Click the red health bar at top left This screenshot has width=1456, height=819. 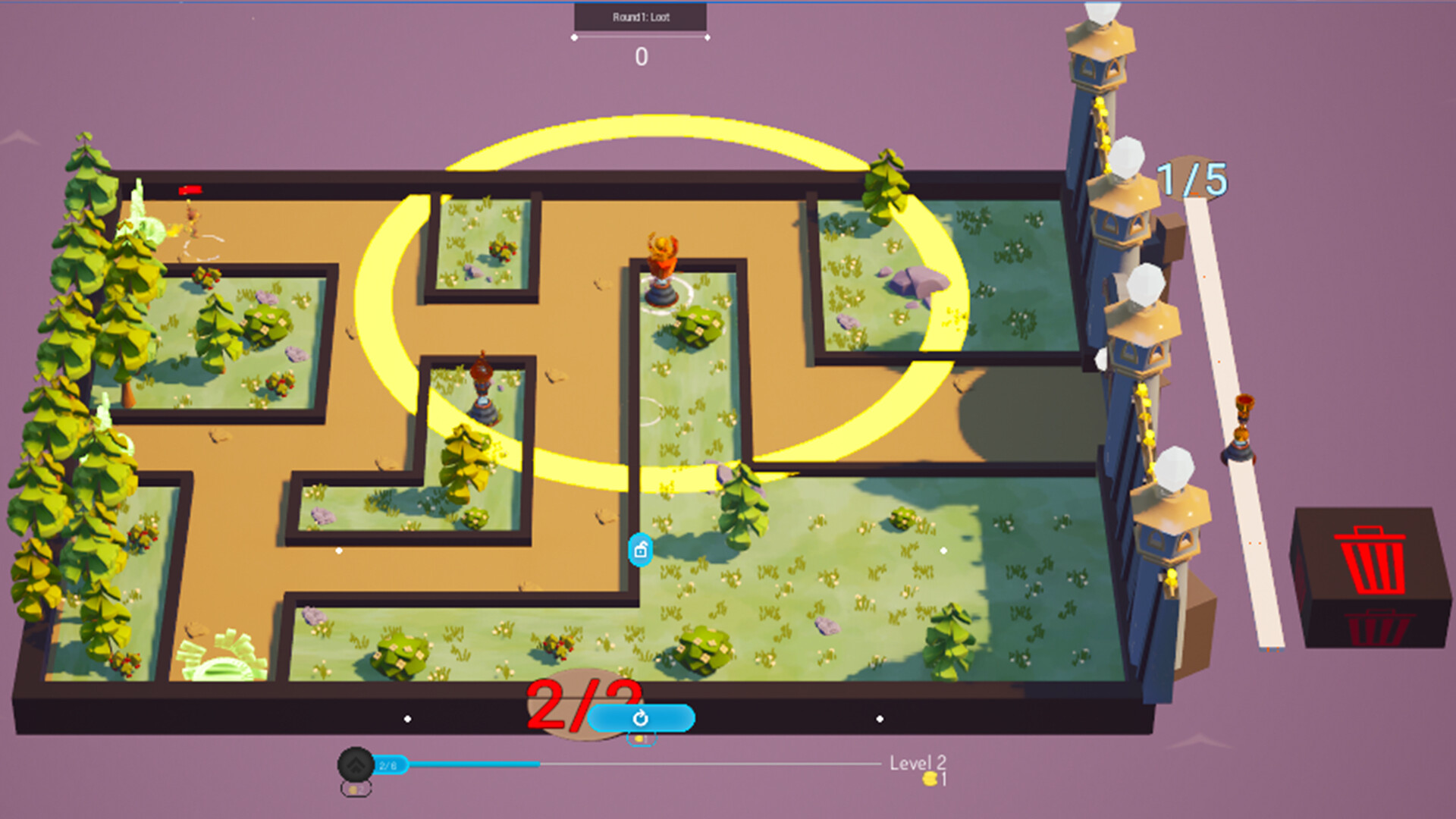[x=189, y=190]
